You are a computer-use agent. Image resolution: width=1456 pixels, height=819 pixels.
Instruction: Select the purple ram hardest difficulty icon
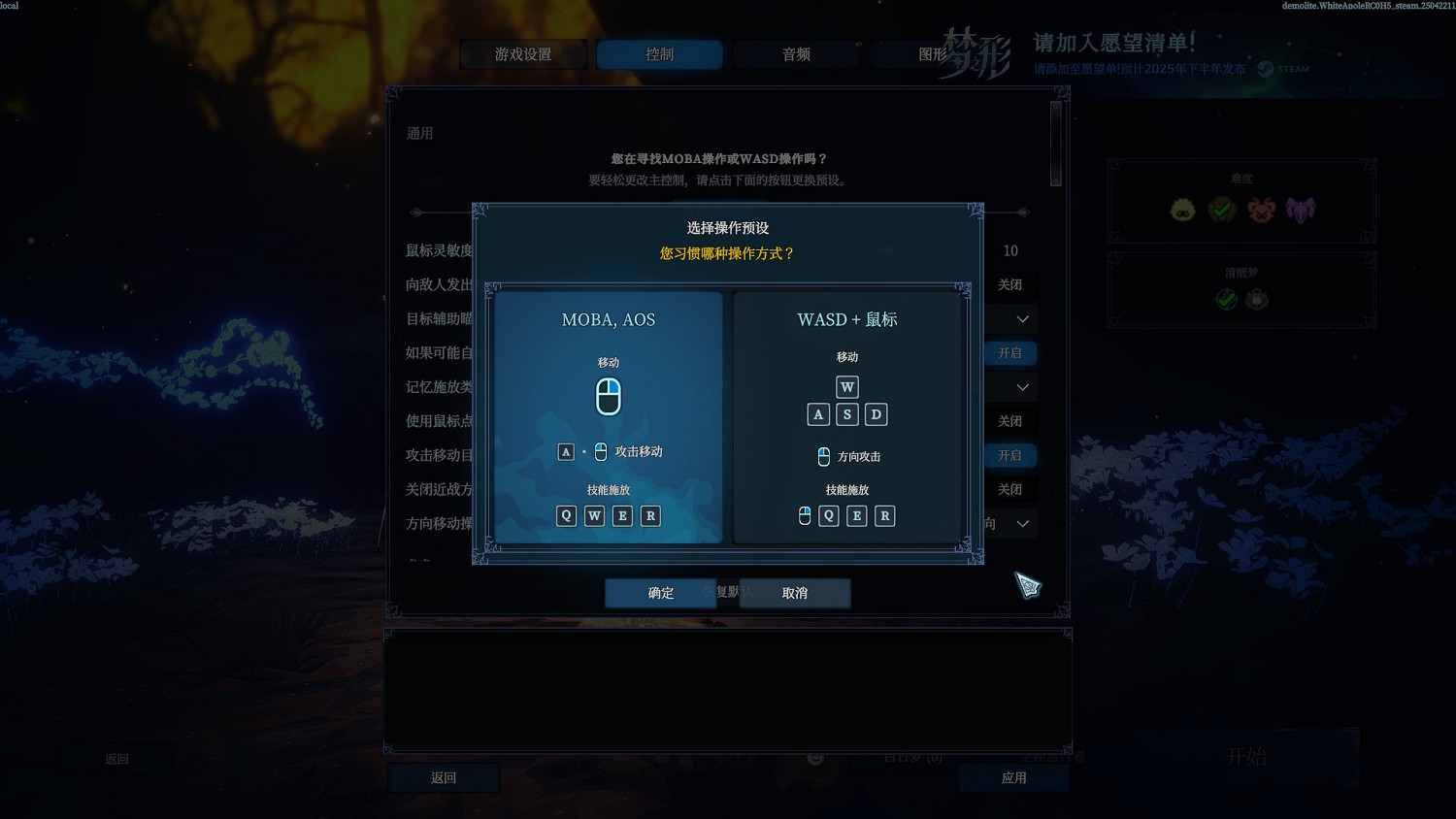click(x=1302, y=209)
